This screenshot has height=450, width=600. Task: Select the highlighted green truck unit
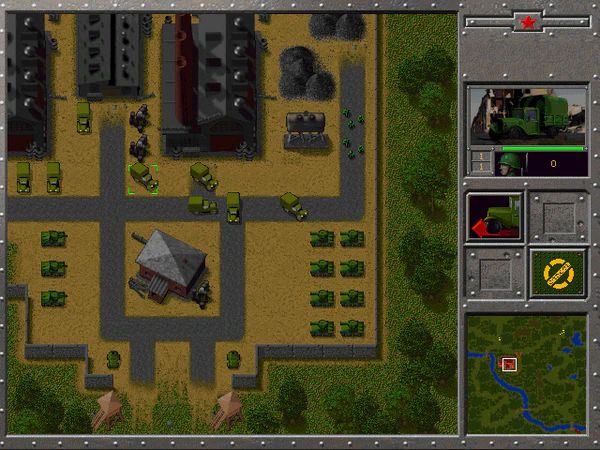coord(142,178)
